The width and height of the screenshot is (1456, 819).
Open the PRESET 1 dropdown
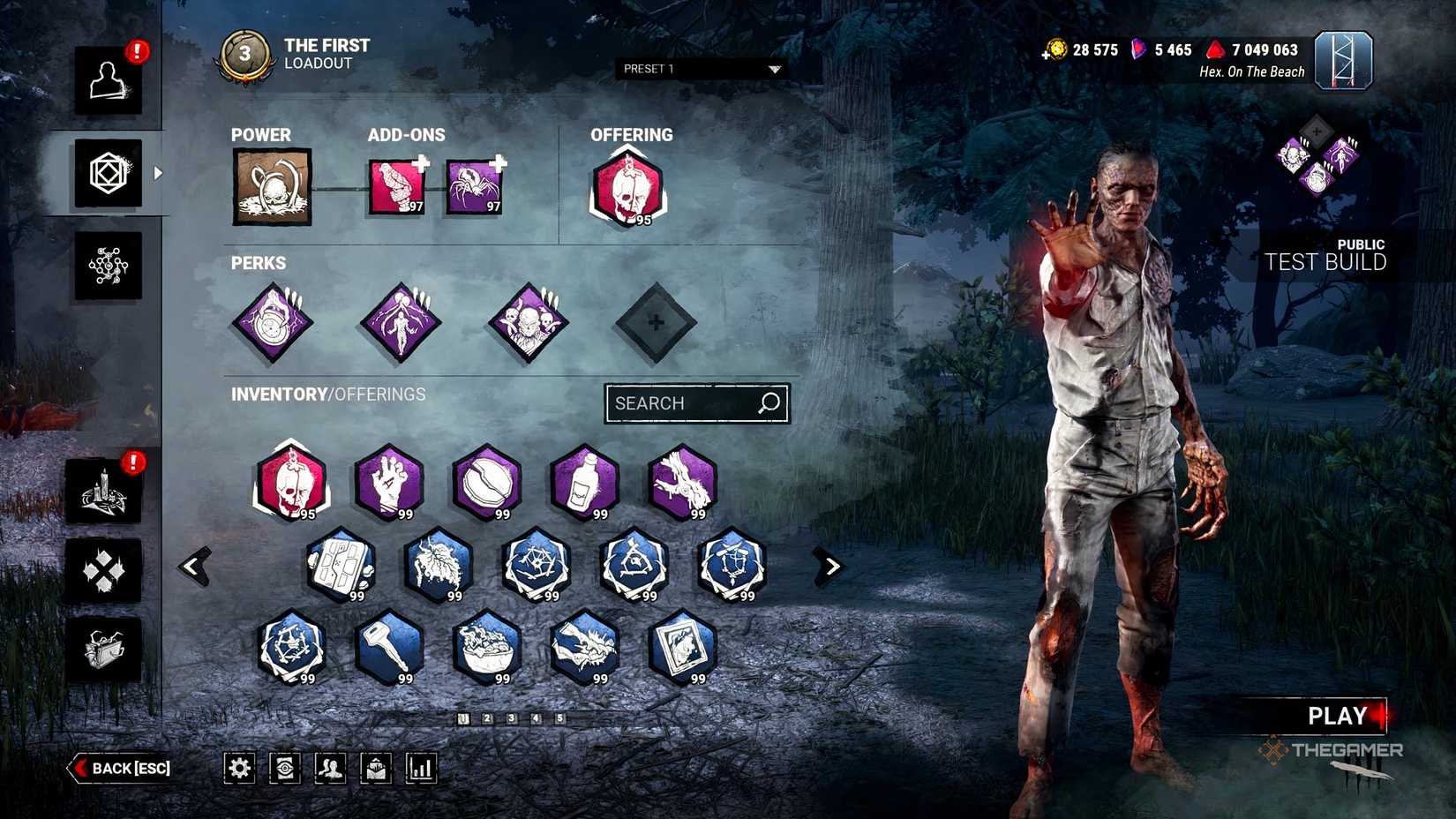(700, 69)
